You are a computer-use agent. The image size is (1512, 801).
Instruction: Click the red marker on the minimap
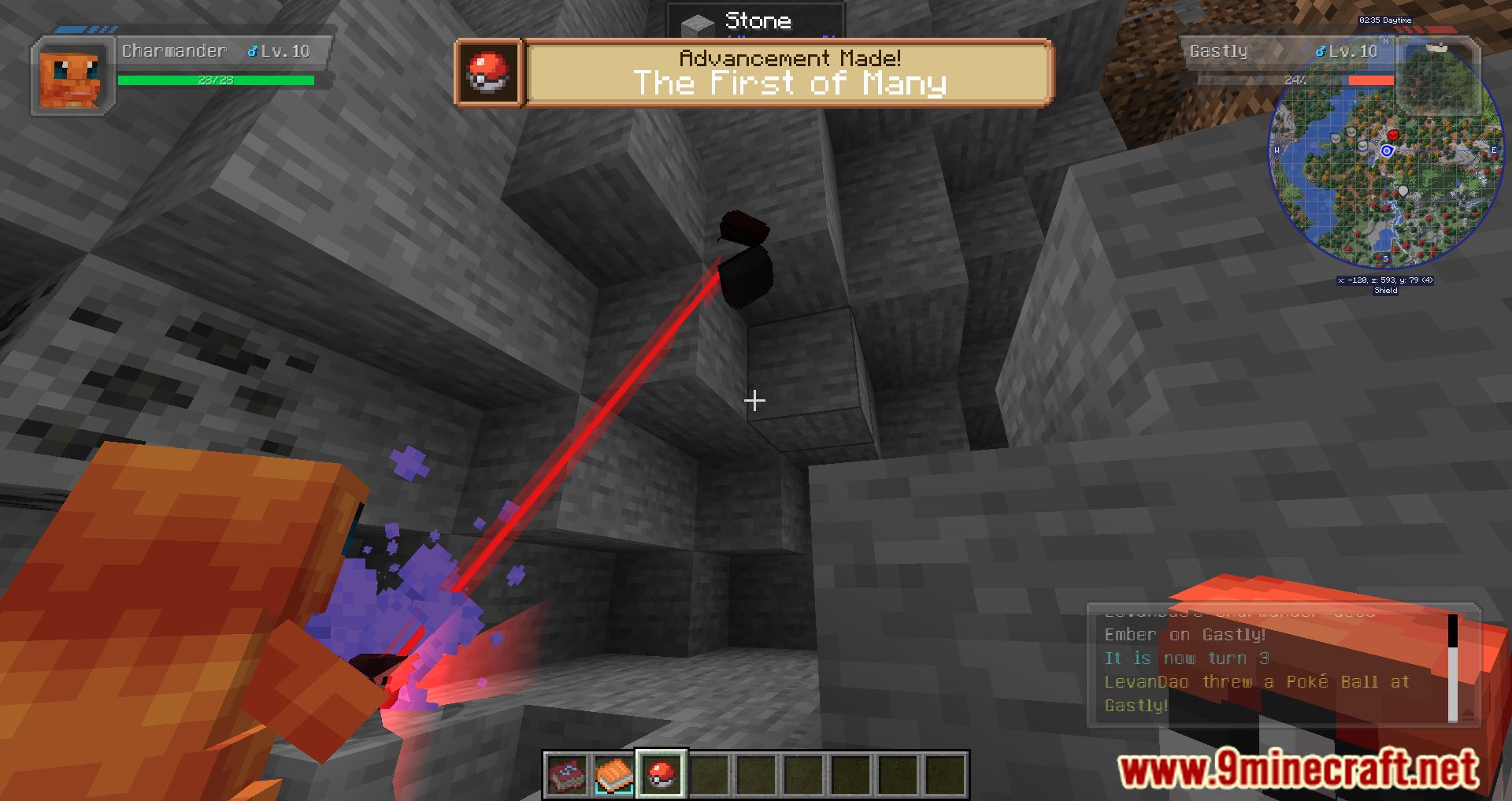pyautogui.click(x=1393, y=135)
